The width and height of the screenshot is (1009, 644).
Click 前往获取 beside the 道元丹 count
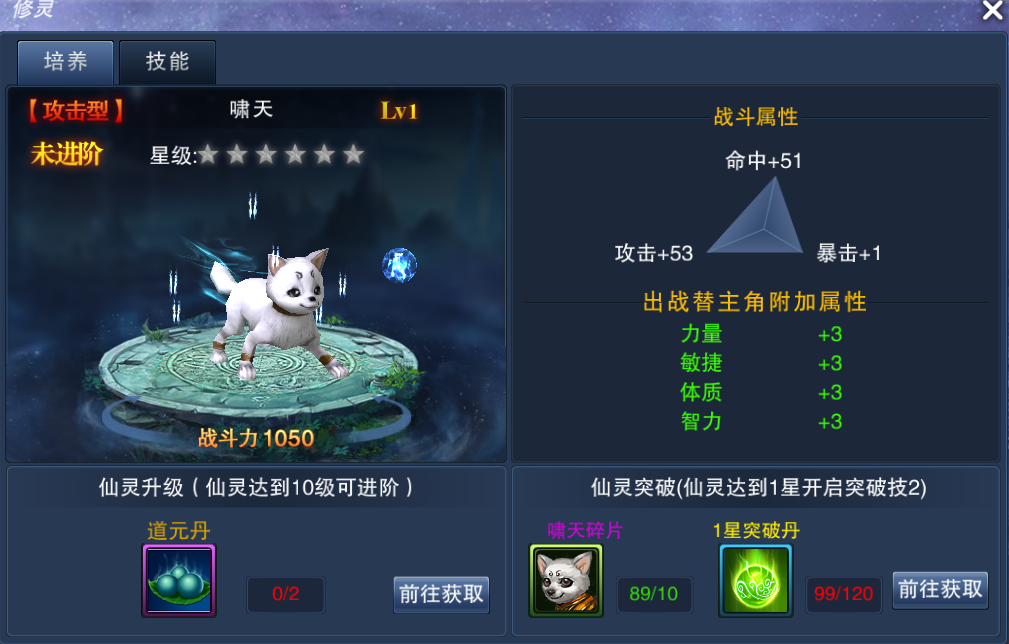point(441,594)
